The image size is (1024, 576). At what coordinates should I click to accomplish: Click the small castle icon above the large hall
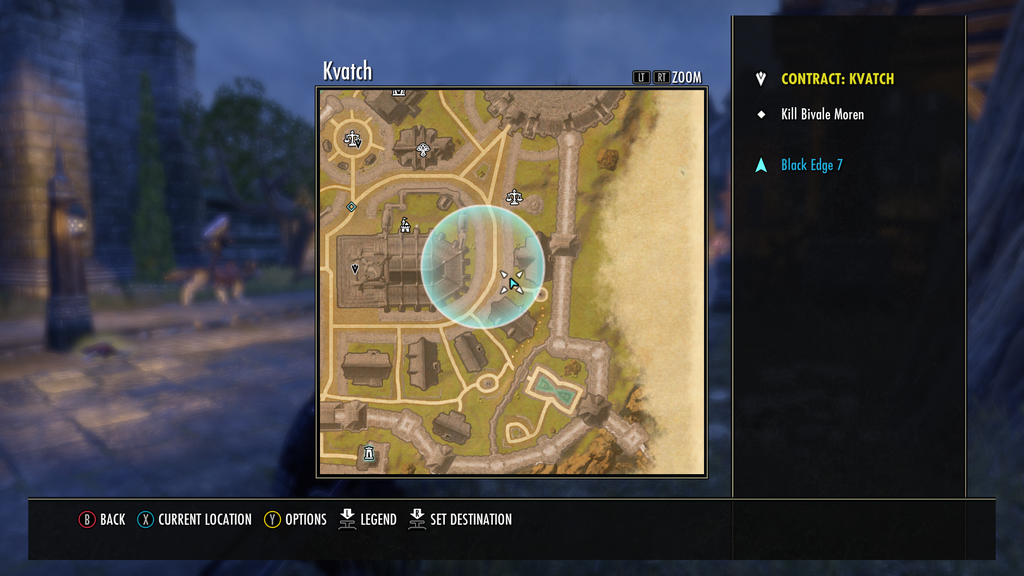coord(405,225)
